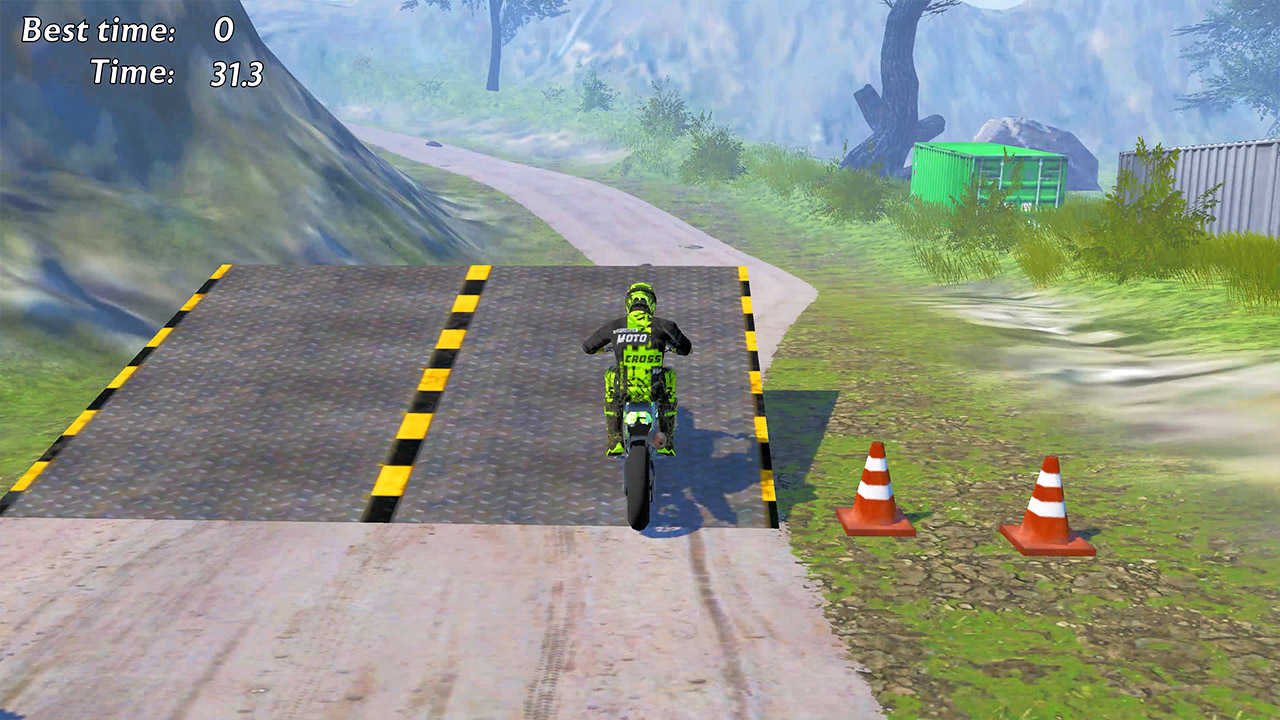Viewport: 1280px width, 720px height.
Task: Click the rider's green helmet
Action: (x=641, y=296)
